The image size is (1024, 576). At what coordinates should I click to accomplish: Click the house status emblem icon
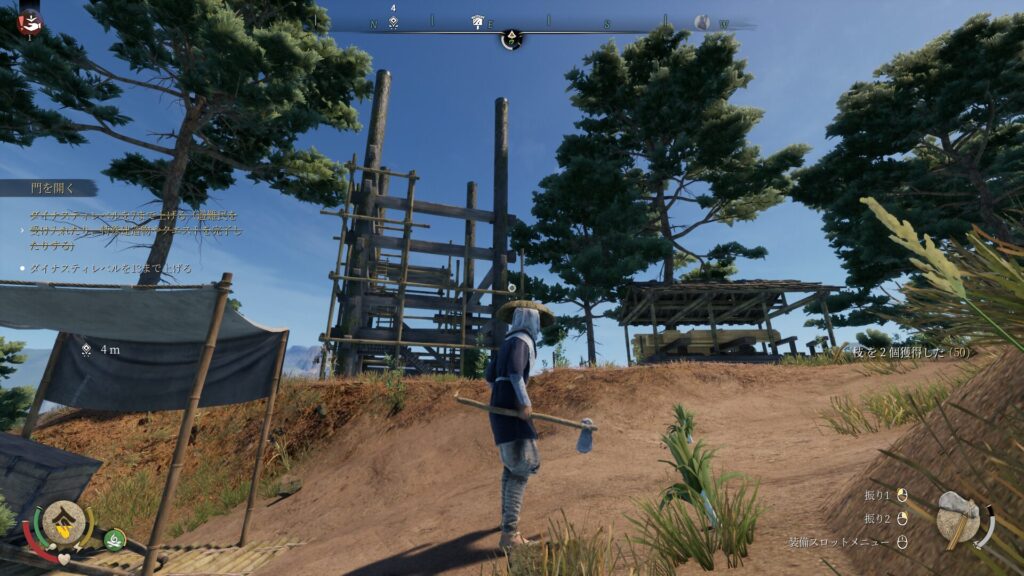point(62,522)
